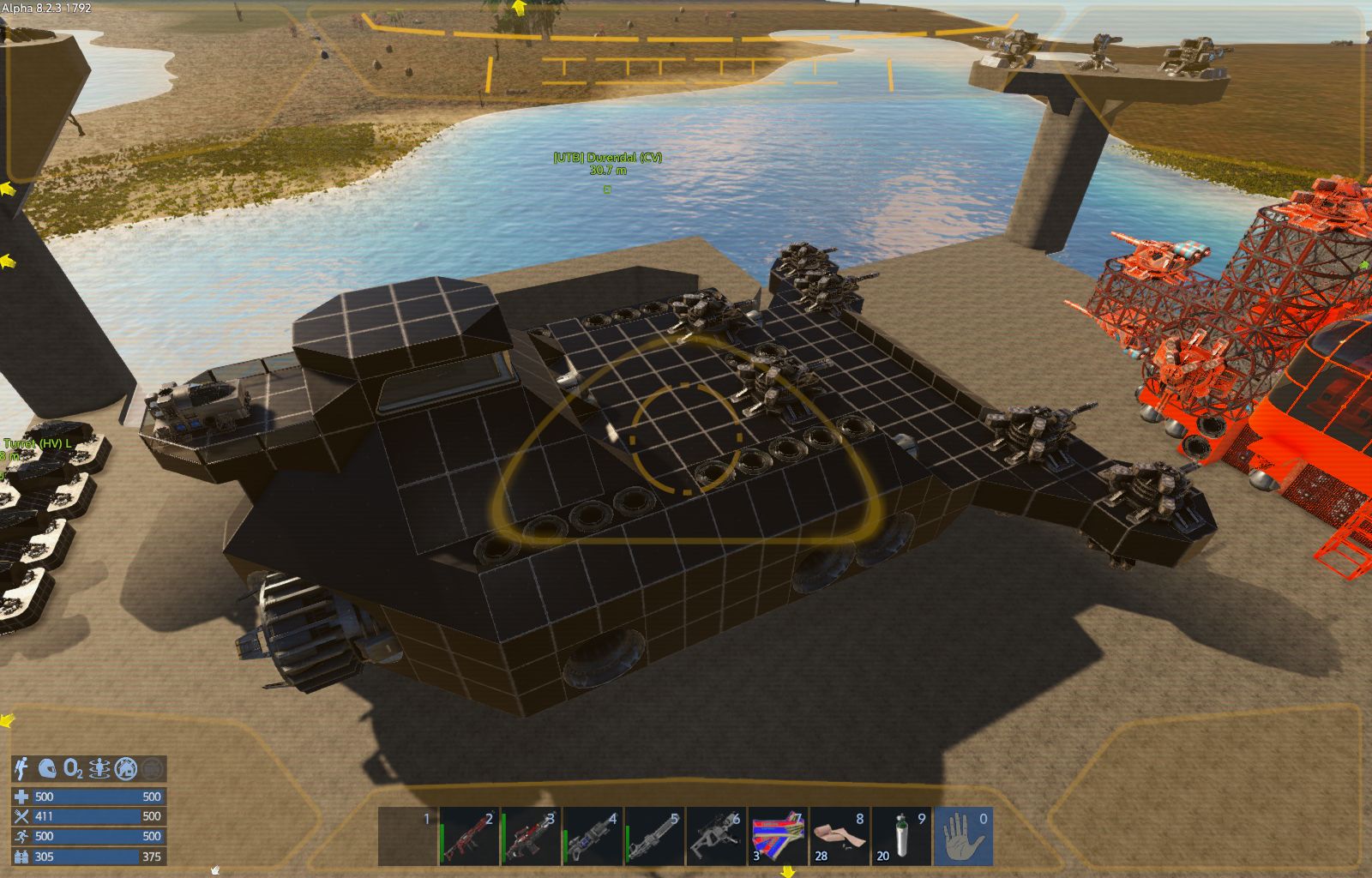Toggle the helmet status icon
Screen dimensions: 1372x878
point(48,768)
